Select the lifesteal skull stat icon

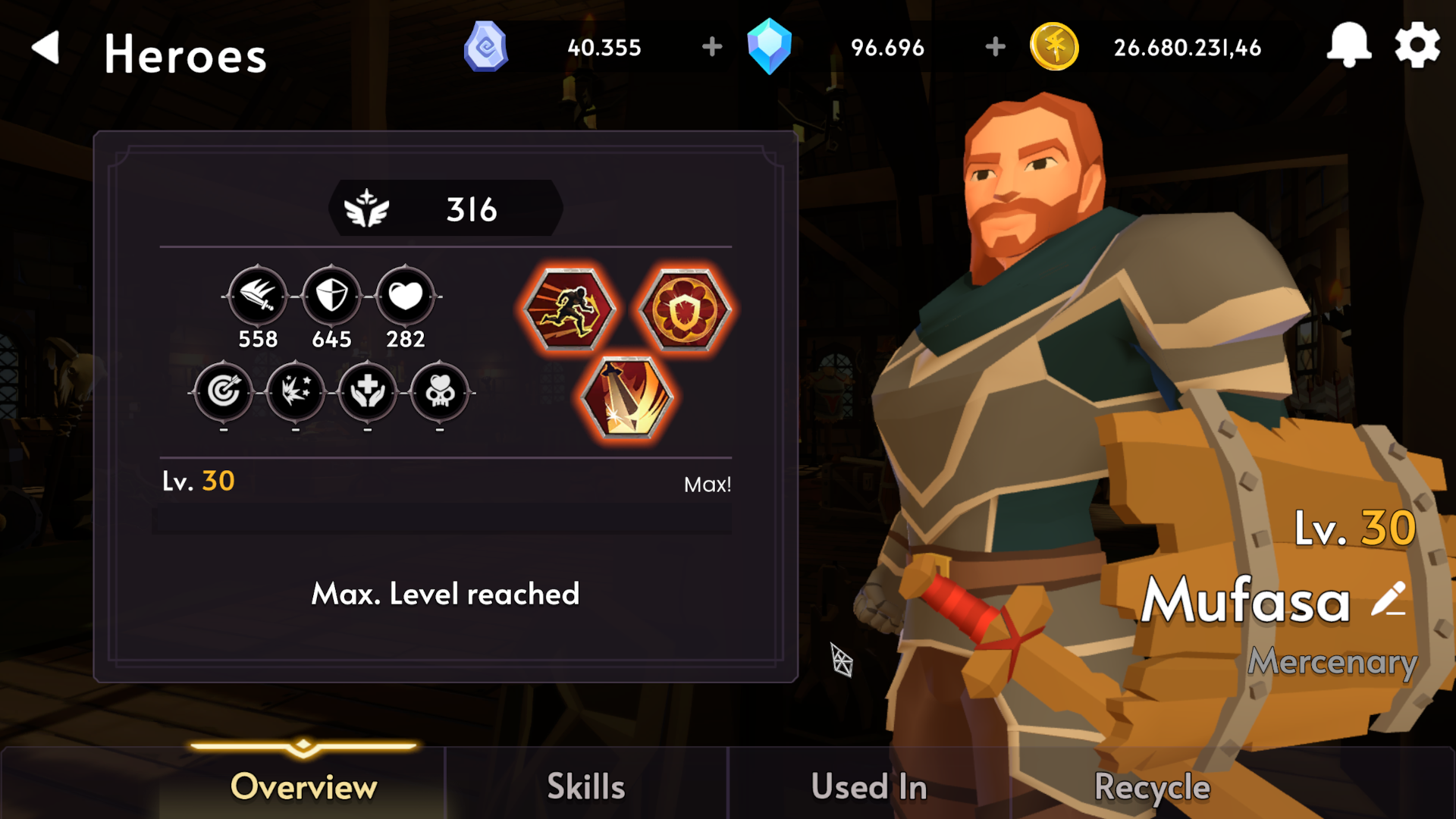(439, 394)
